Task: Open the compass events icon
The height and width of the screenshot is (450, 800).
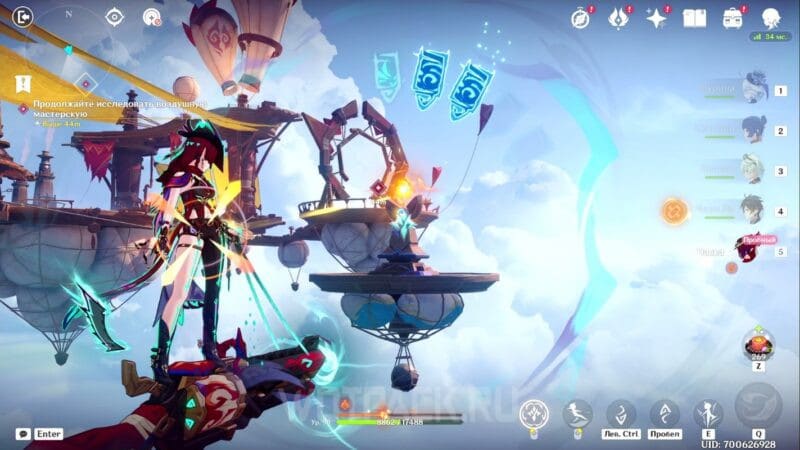Action: [581, 18]
